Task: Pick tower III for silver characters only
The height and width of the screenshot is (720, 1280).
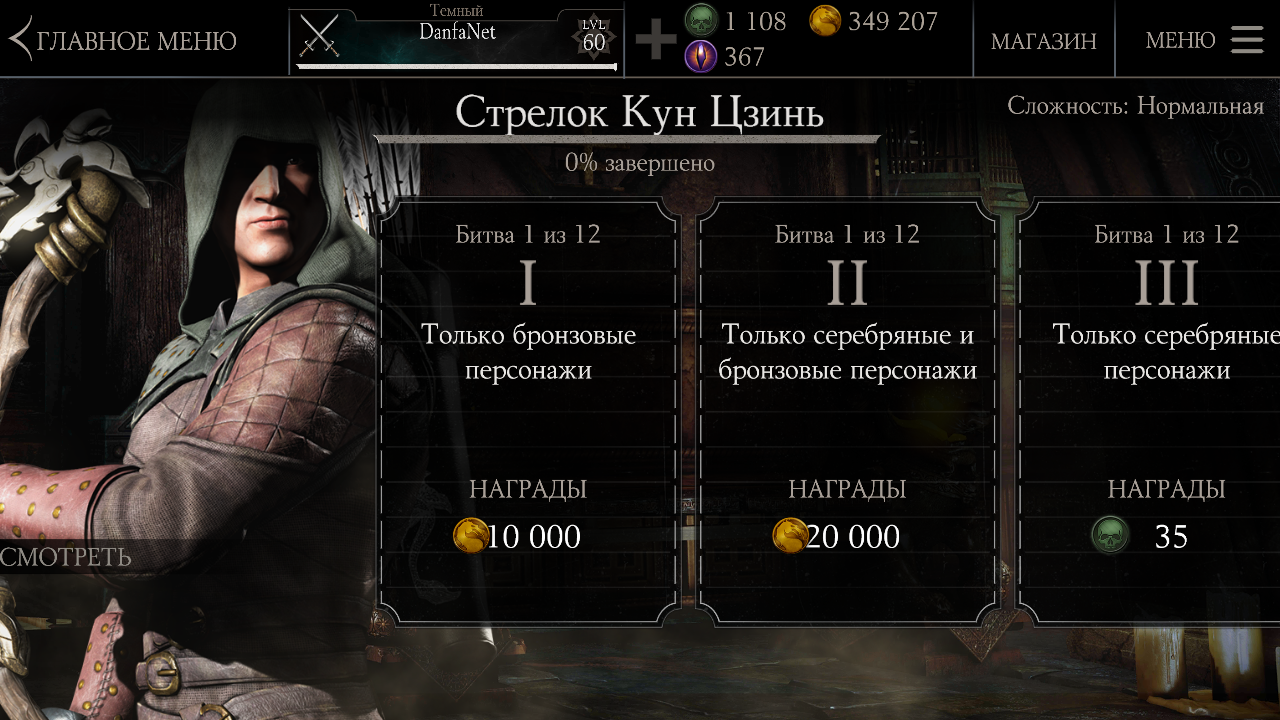Action: pyautogui.click(x=1160, y=410)
